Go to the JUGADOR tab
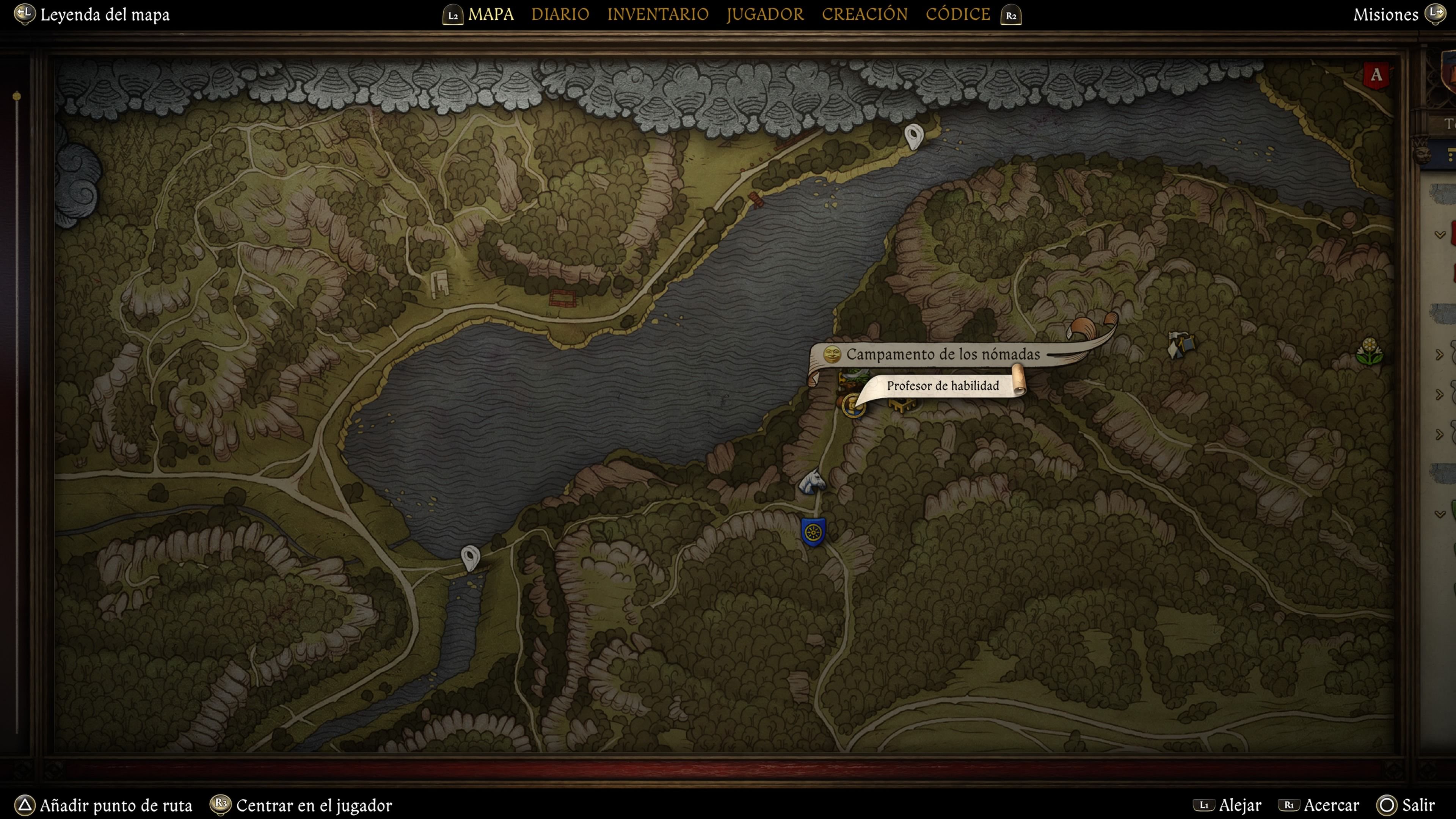The height and width of the screenshot is (819, 1456). click(x=765, y=15)
